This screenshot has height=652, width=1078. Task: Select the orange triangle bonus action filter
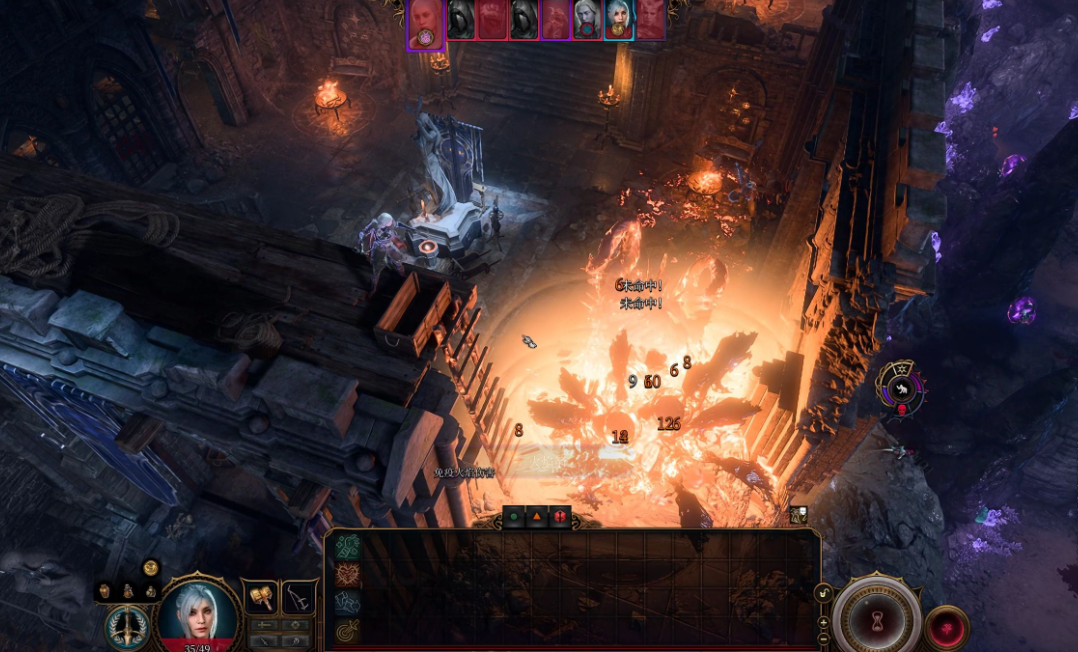pos(537,517)
